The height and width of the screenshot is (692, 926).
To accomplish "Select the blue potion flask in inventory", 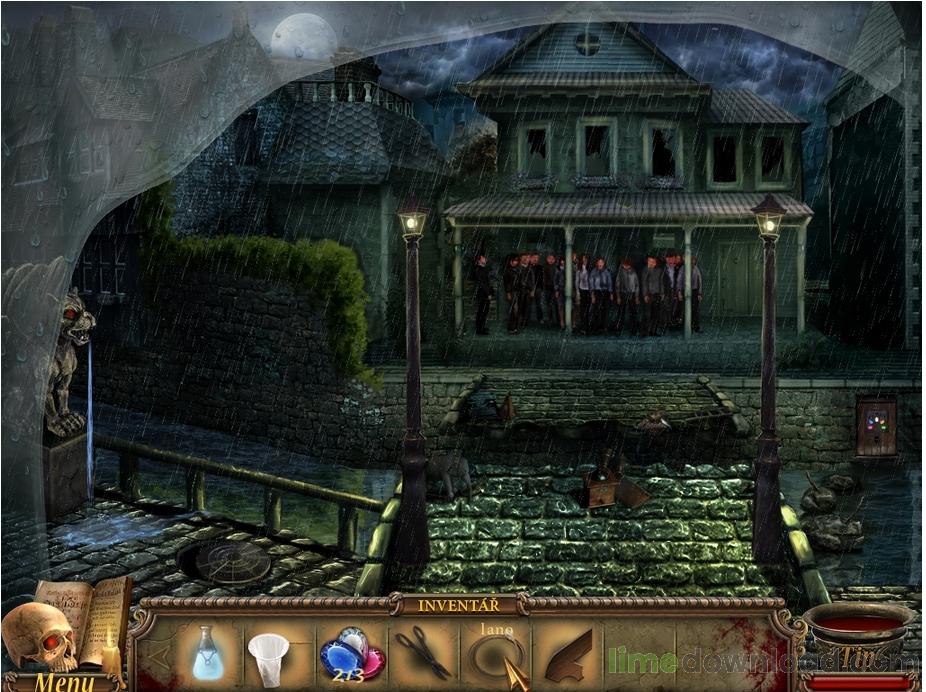I will (207, 653).
